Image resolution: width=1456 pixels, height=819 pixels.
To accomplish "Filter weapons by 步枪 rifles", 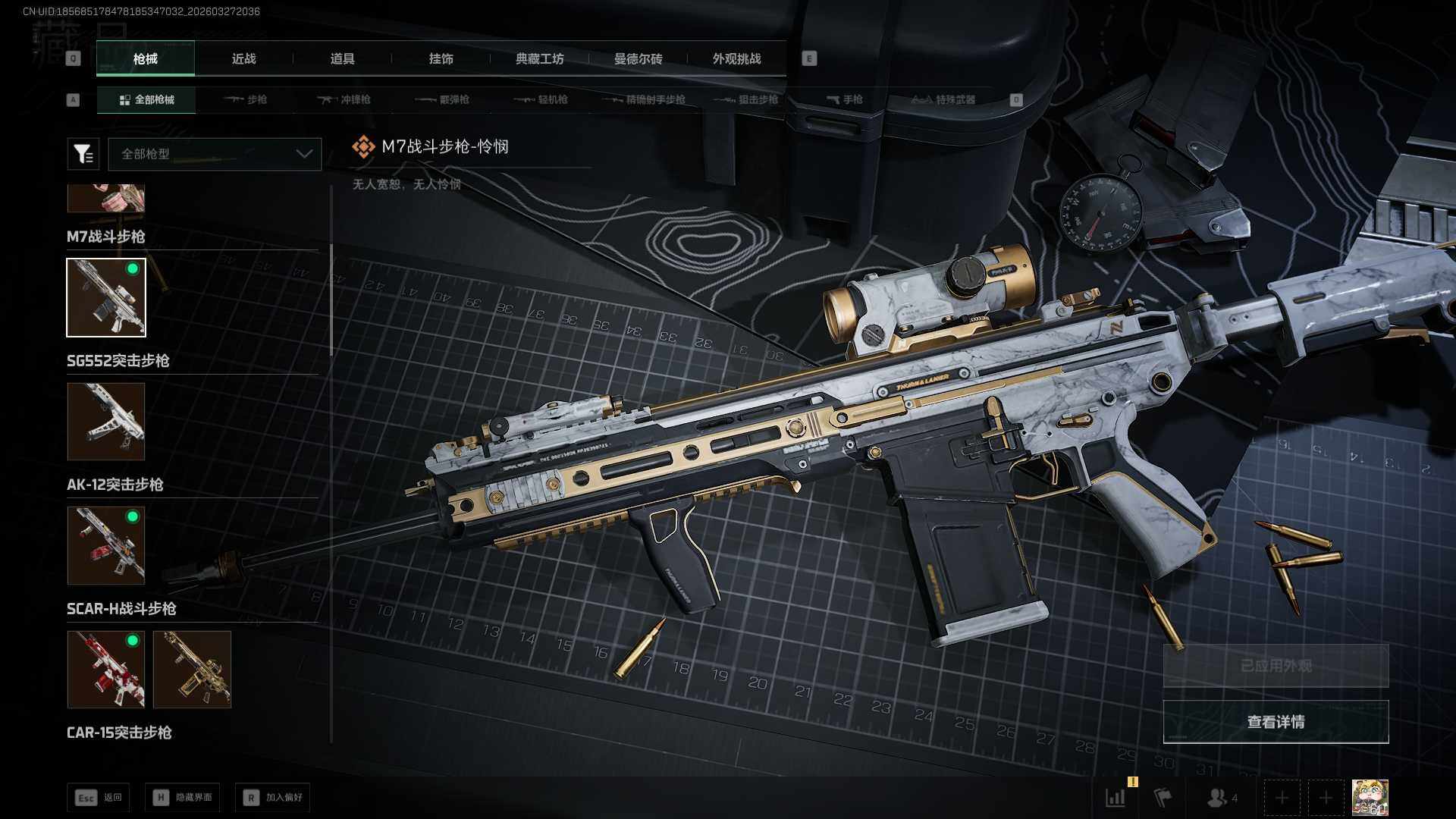I will click(x=246, y=99).
